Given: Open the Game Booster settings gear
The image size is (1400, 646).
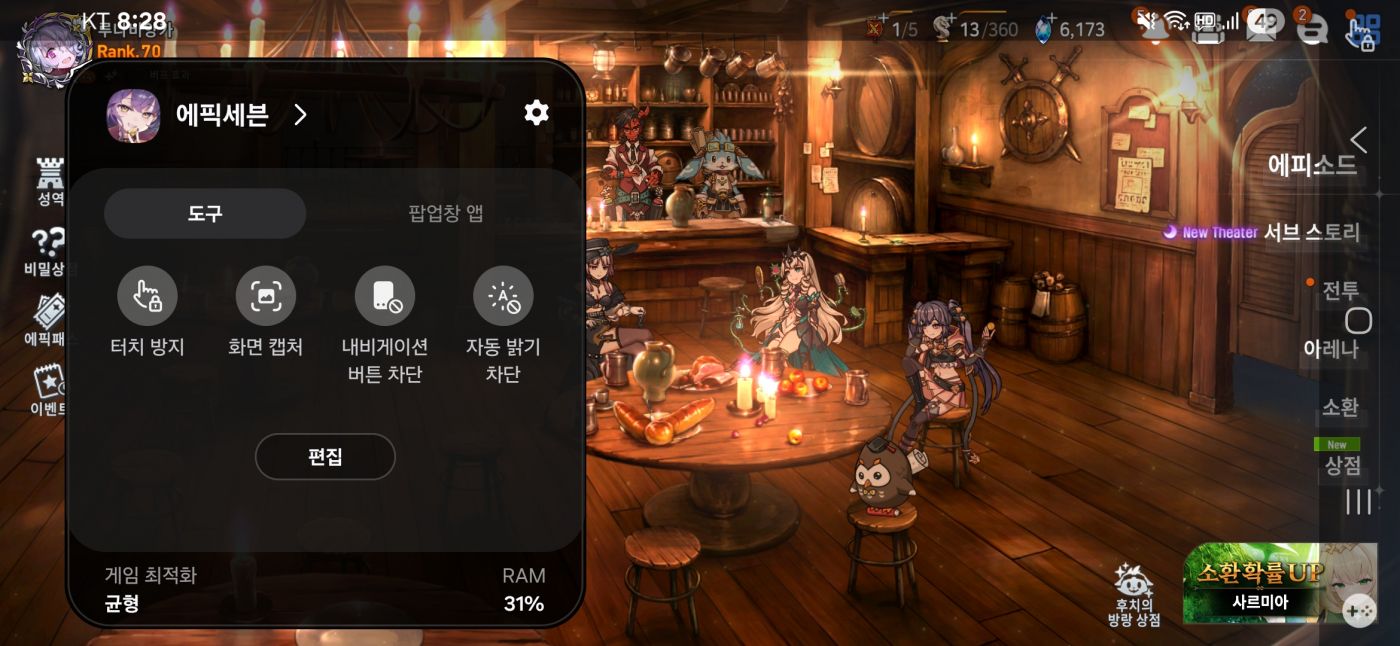Looking at the screenshot, I should pos(536,113).
